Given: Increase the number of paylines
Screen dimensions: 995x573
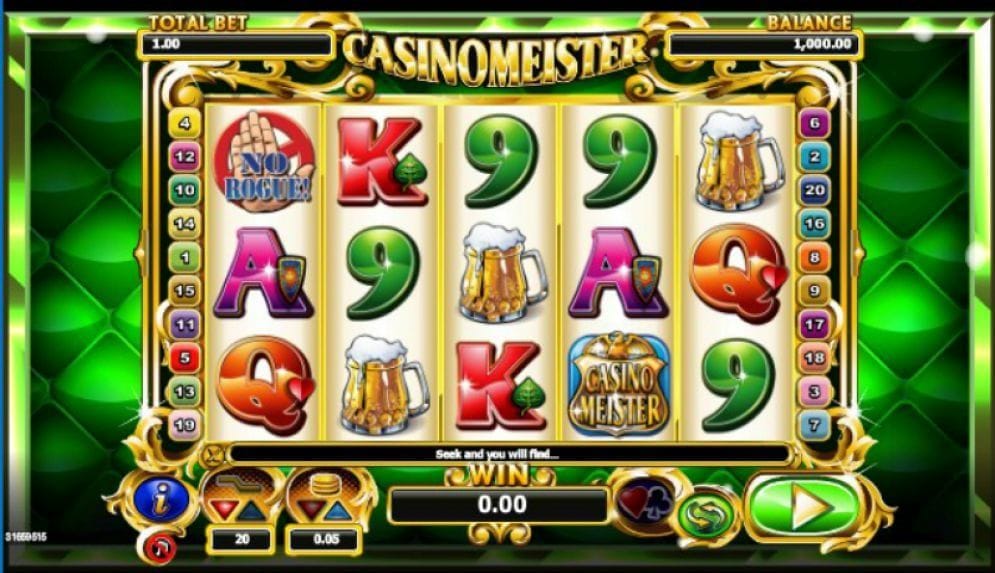Looking at the screenshot, I should 254,512.
